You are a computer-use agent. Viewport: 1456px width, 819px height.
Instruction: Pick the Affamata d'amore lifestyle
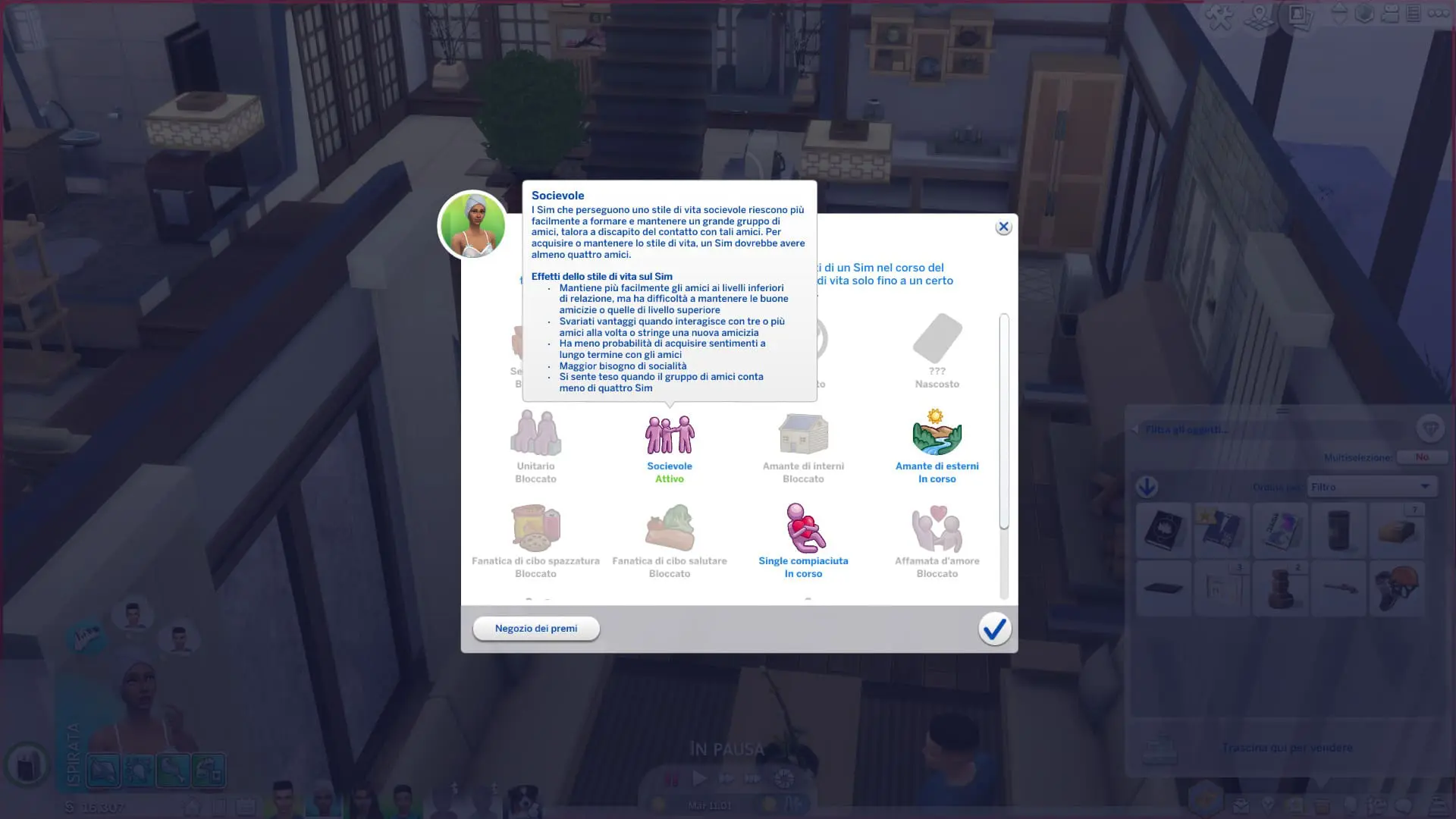[937, 528]
